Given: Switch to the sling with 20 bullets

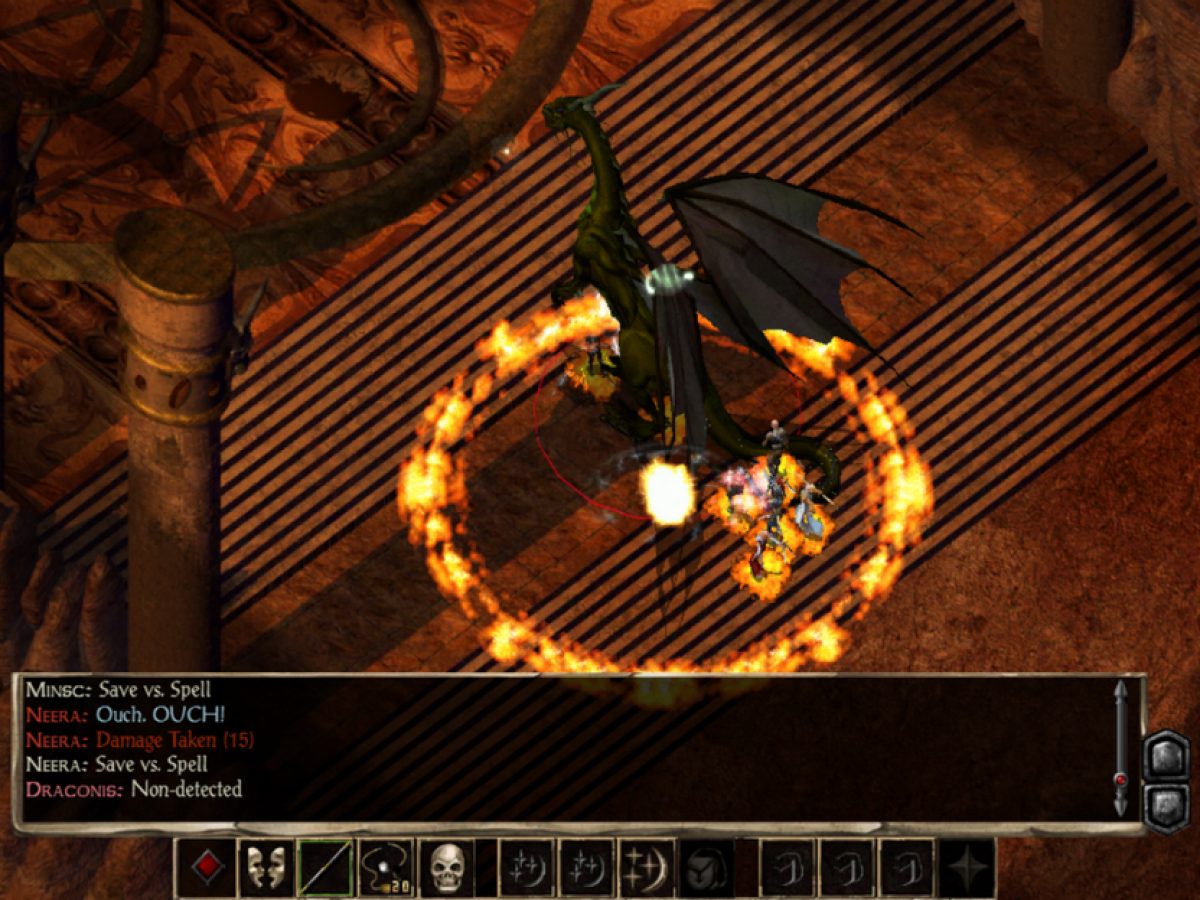Looking at the screenshot, I should coord(386,867).
